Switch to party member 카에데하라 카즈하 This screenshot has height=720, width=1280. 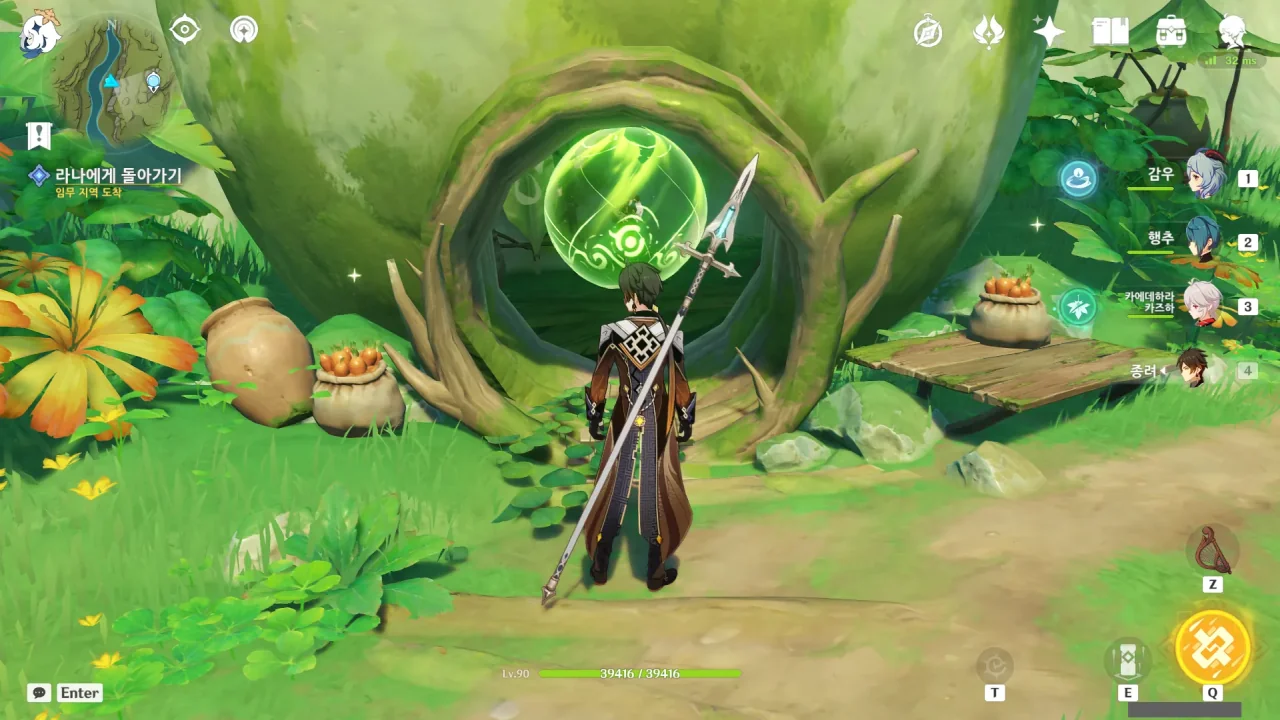1206,304
